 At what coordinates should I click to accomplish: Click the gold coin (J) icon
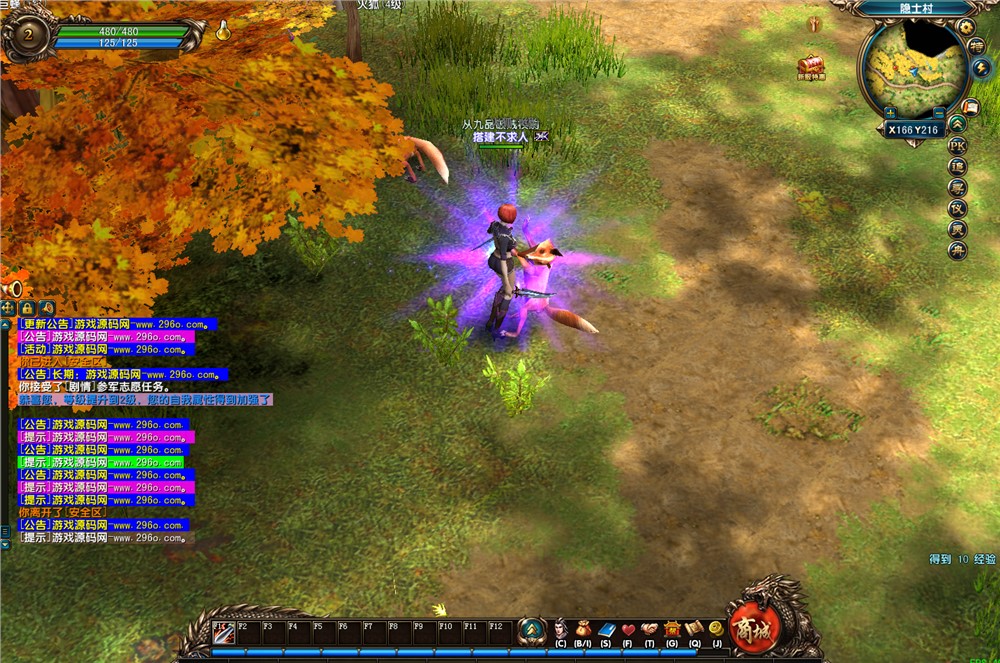click(716, 629)
